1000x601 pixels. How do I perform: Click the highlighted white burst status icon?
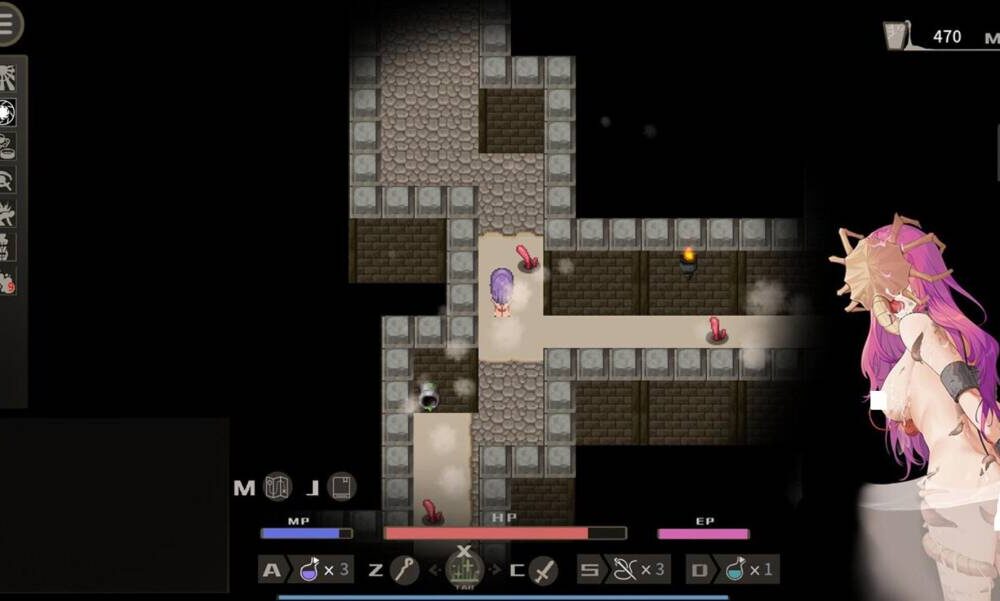coord(9,113)
